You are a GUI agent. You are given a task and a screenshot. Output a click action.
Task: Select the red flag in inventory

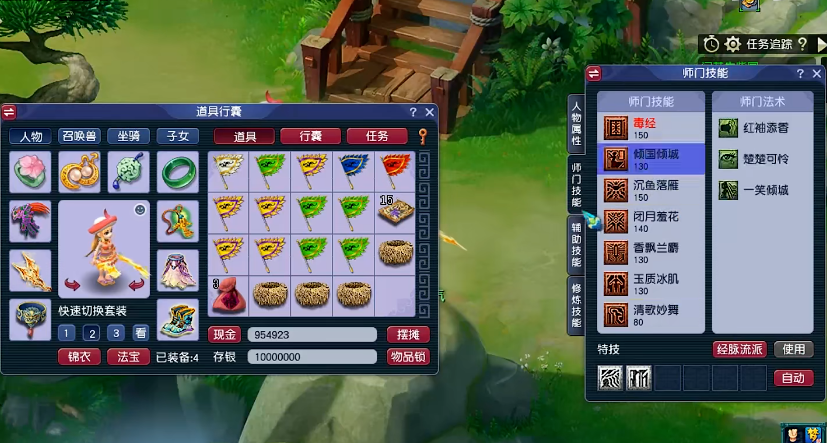coord(397,166)
